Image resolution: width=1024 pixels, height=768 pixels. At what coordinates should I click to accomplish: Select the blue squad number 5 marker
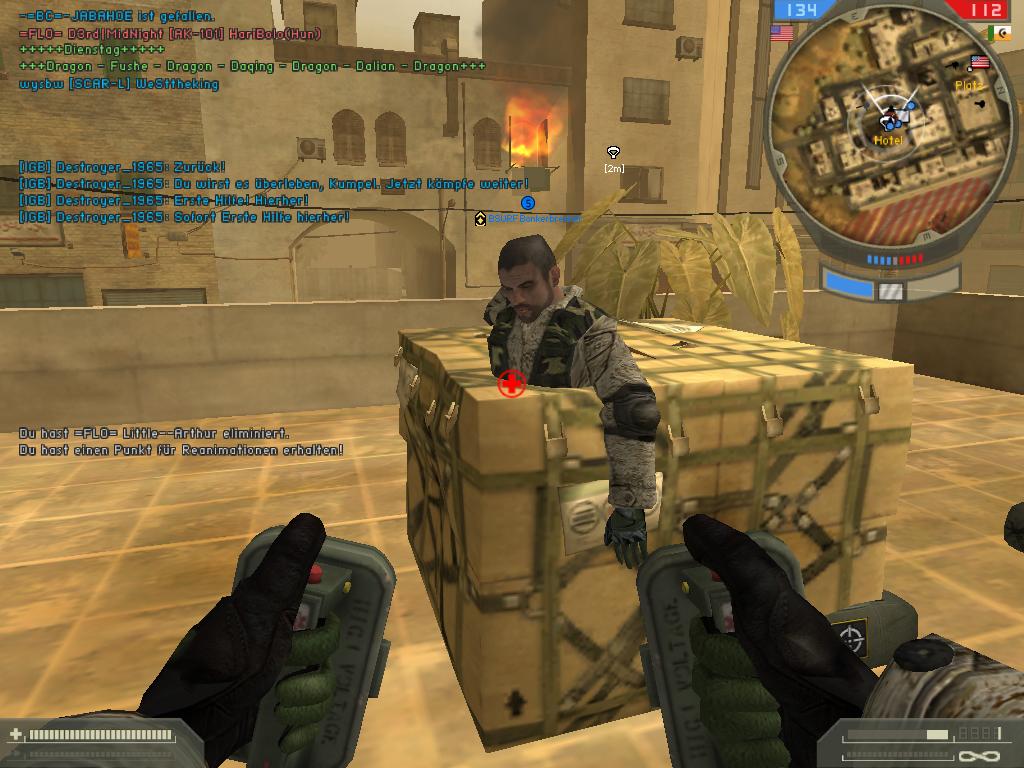528,203
